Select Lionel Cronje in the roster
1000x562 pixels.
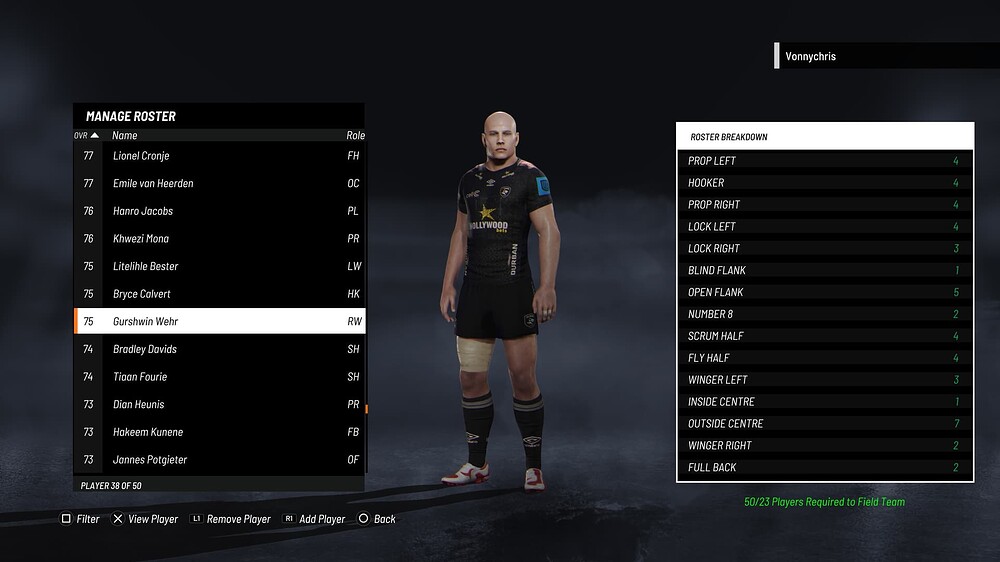(x=218, y=156)
